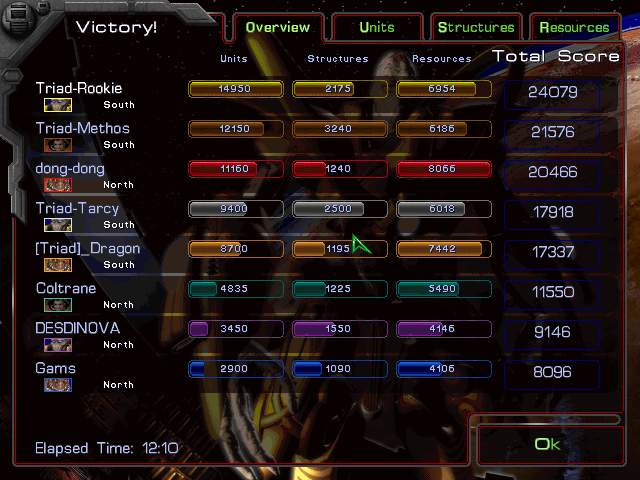
Task: Choose the DESDINOVA player row
Action: tap(78, 329)
